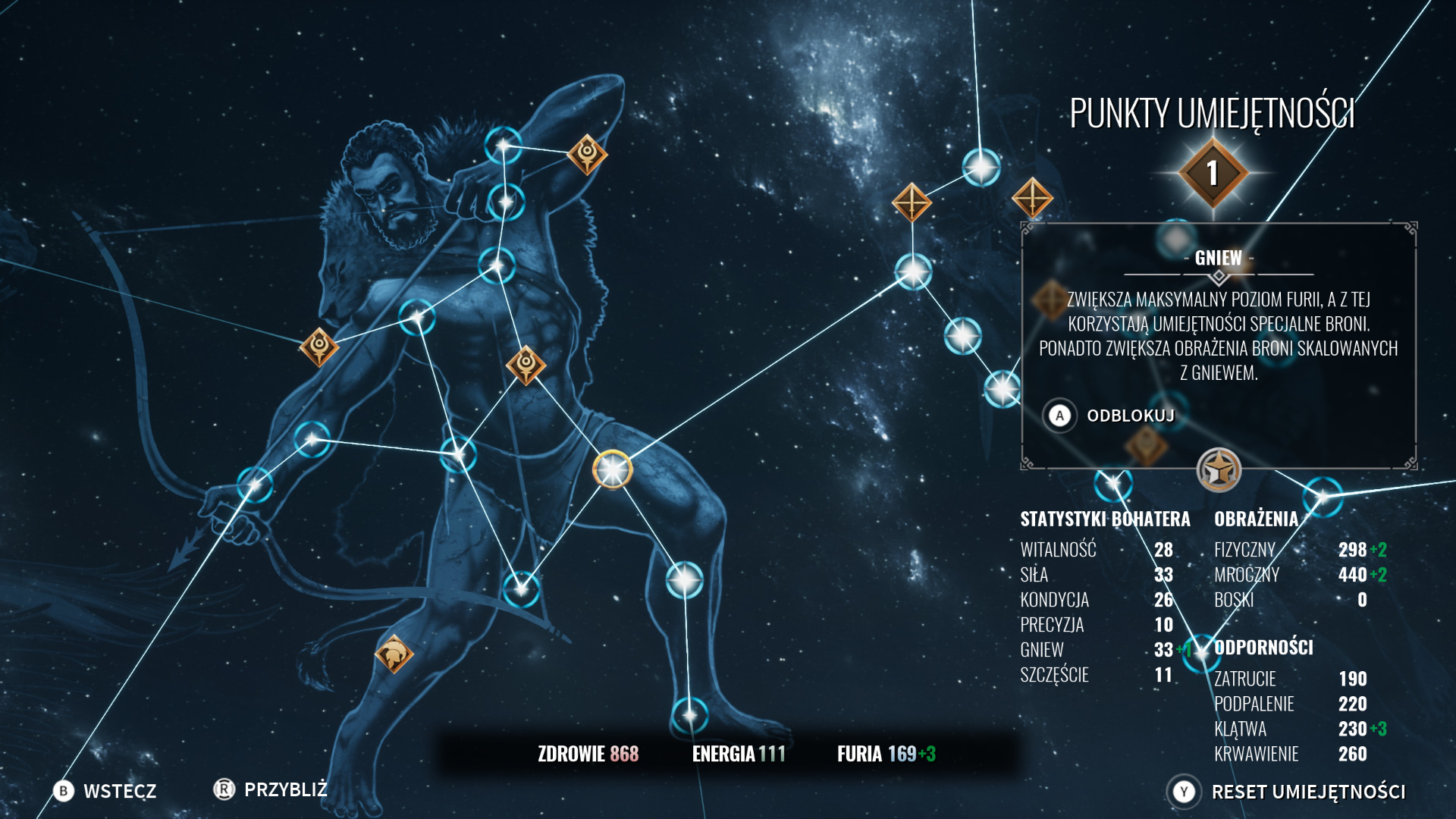Go back using the Wstecz option
This screenshot has width=1456, height=819.
[105, 791]
